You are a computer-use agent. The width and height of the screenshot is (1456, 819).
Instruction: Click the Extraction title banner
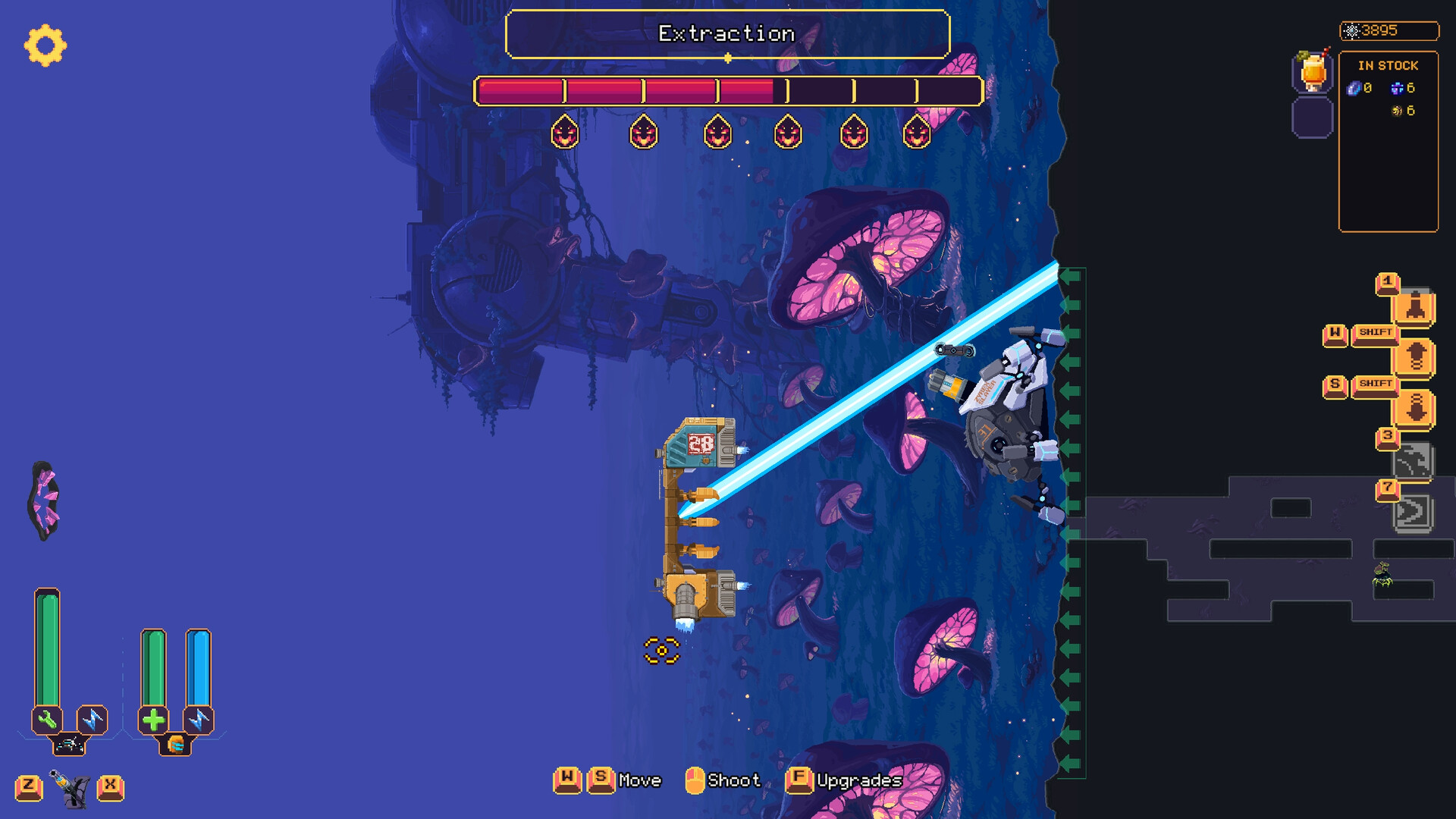(x=728, y=33)
